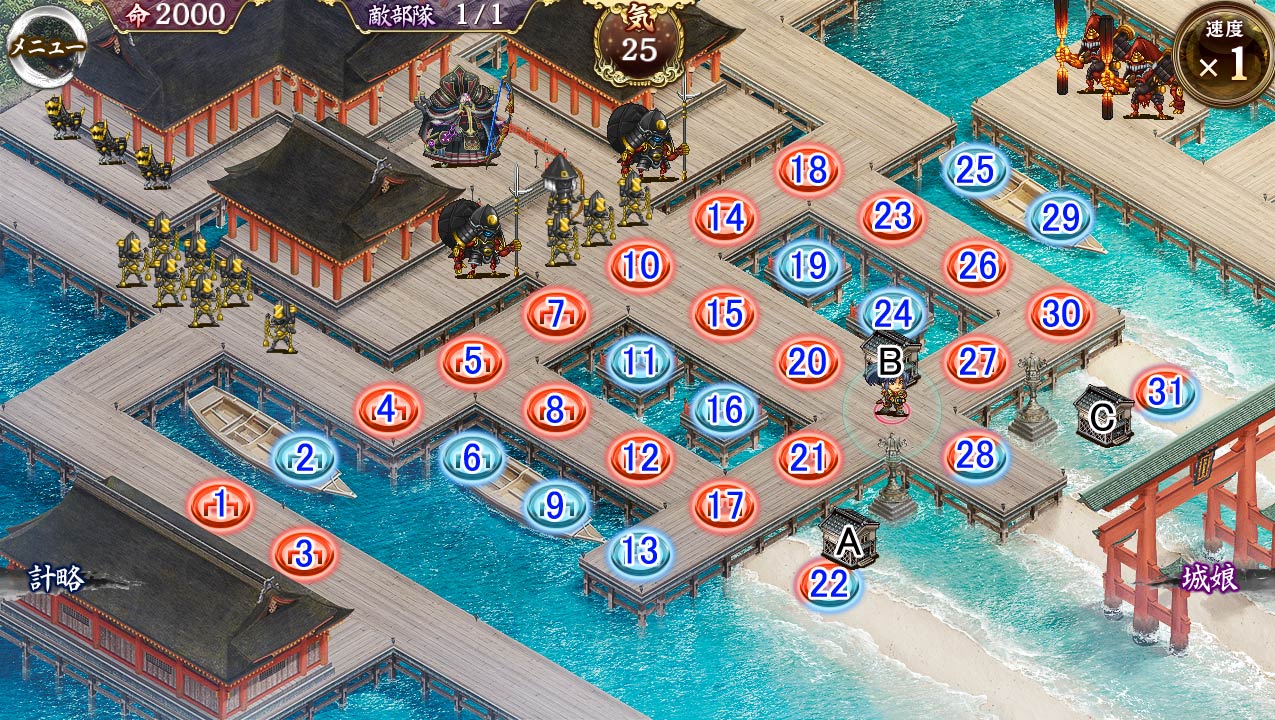The image size is (1275, 720).
Task: Choose red placement tile 27
Action: pyautogui.click(x=975, y=362)
